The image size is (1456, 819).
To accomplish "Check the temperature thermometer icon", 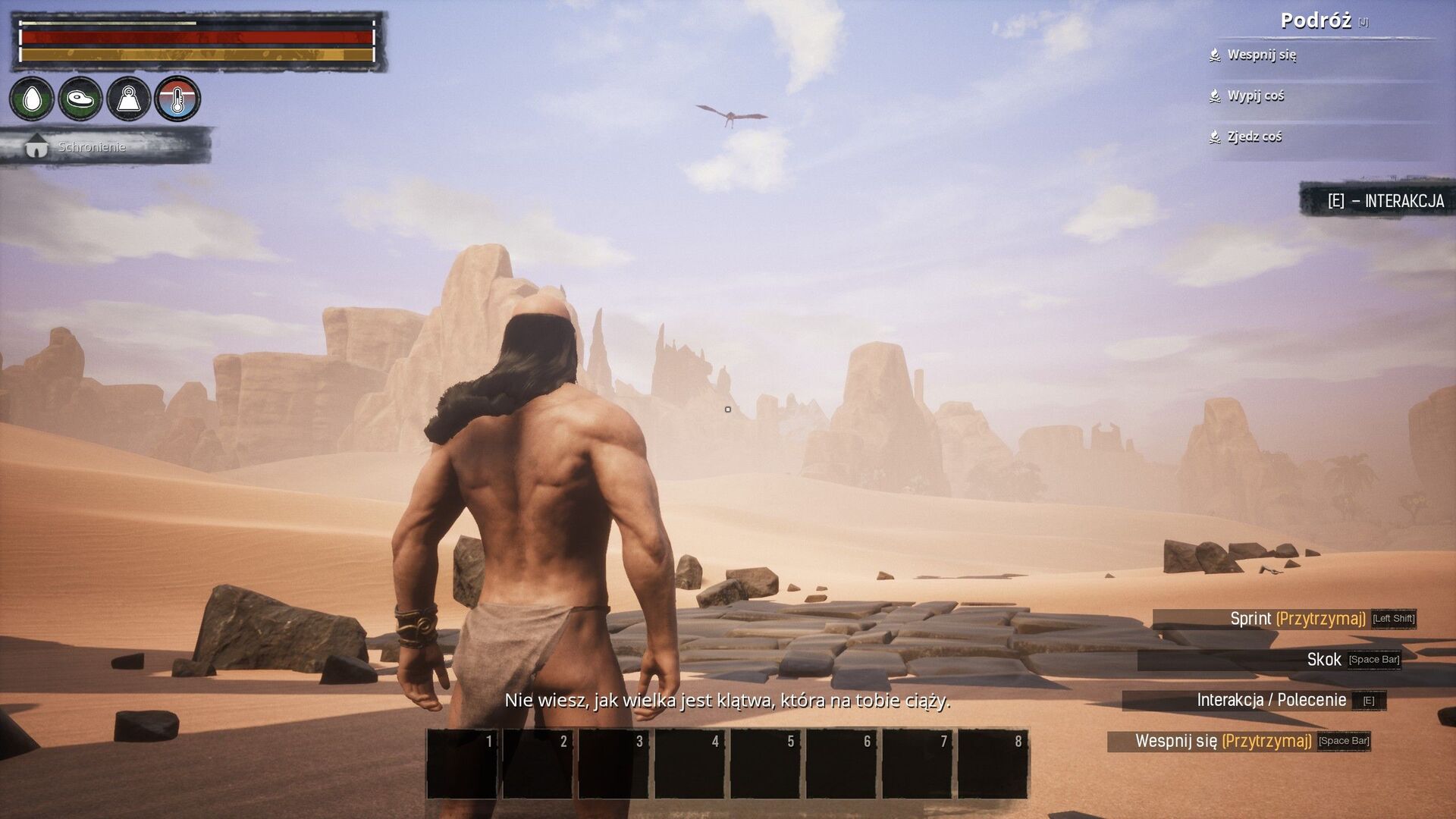I will click(177, 99).
